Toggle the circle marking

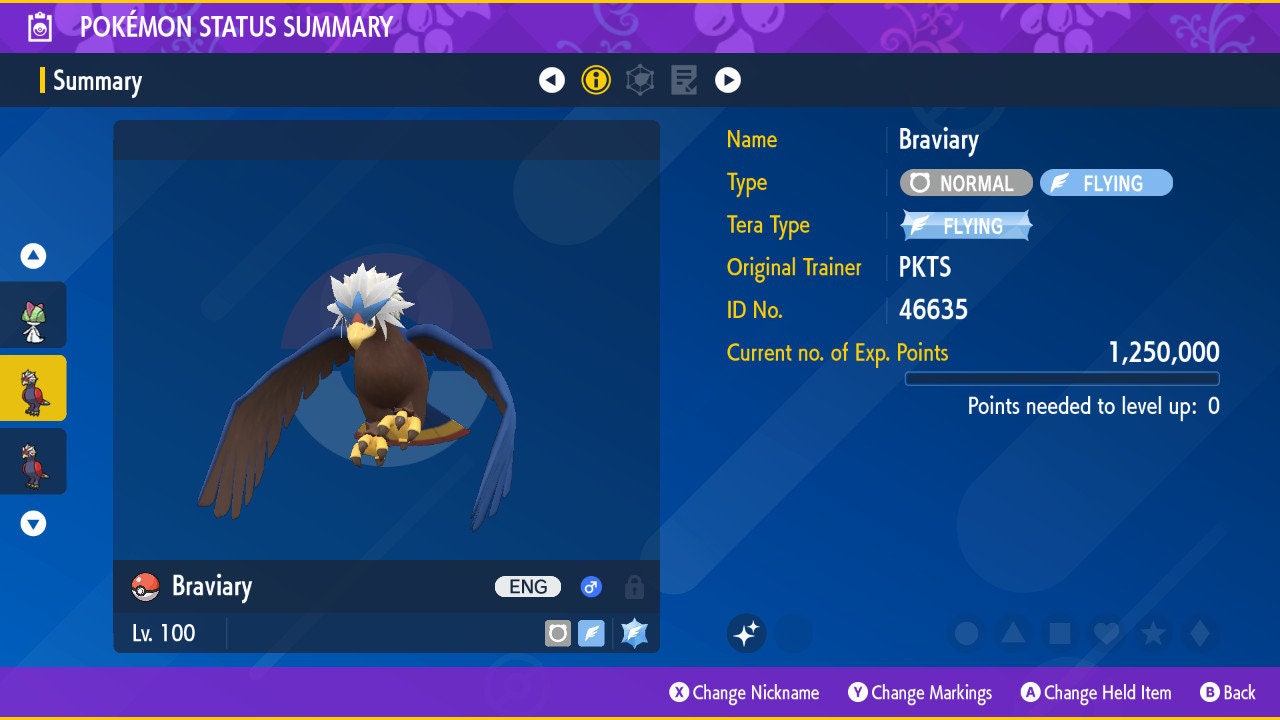click(966, 633)
